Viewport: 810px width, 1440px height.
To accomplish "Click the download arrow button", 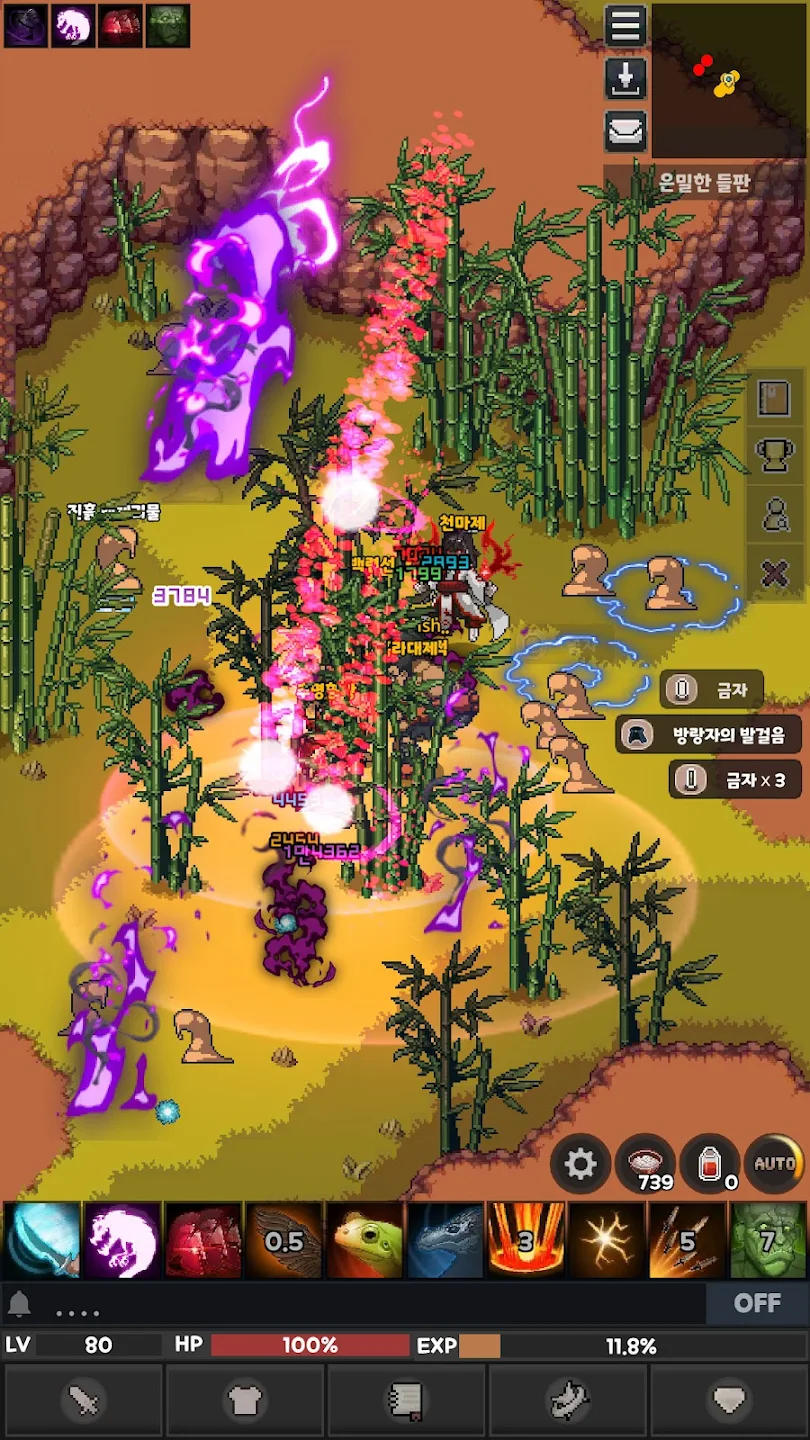I will (626, 79).
